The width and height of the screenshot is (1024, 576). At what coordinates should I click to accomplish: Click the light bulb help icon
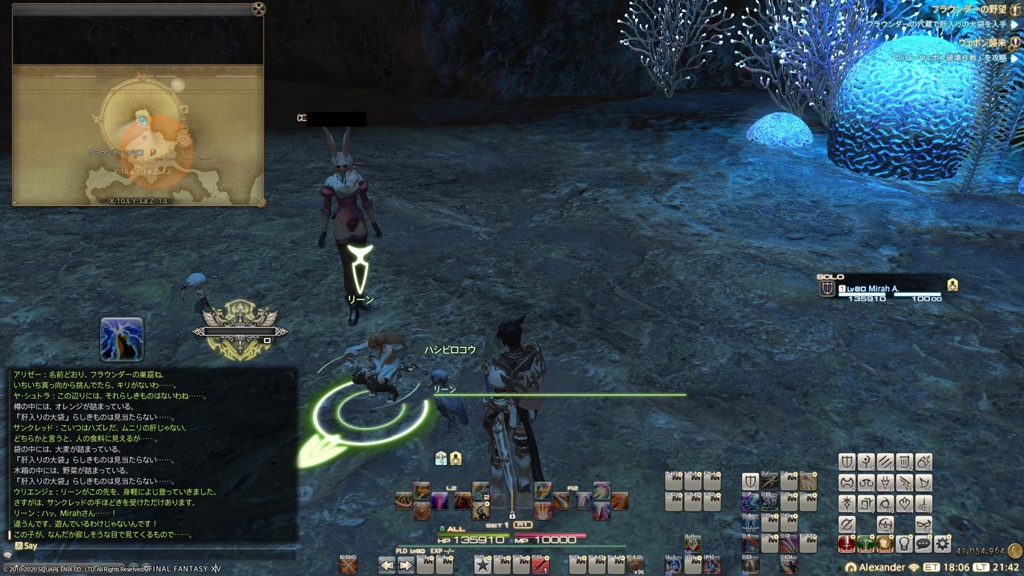pos(904,543)
